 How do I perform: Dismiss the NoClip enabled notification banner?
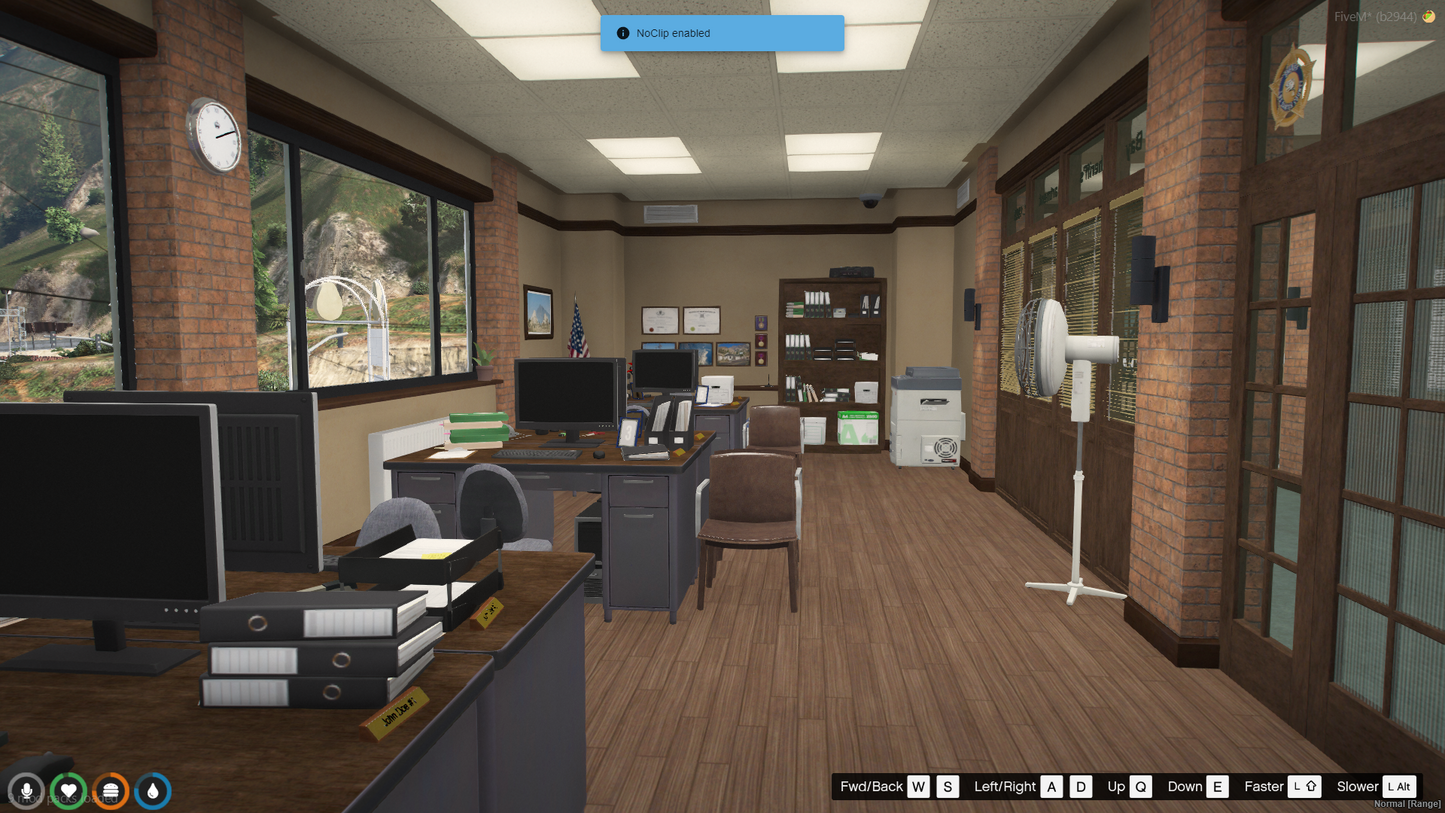pyautogui.click(x=722, y=33)
